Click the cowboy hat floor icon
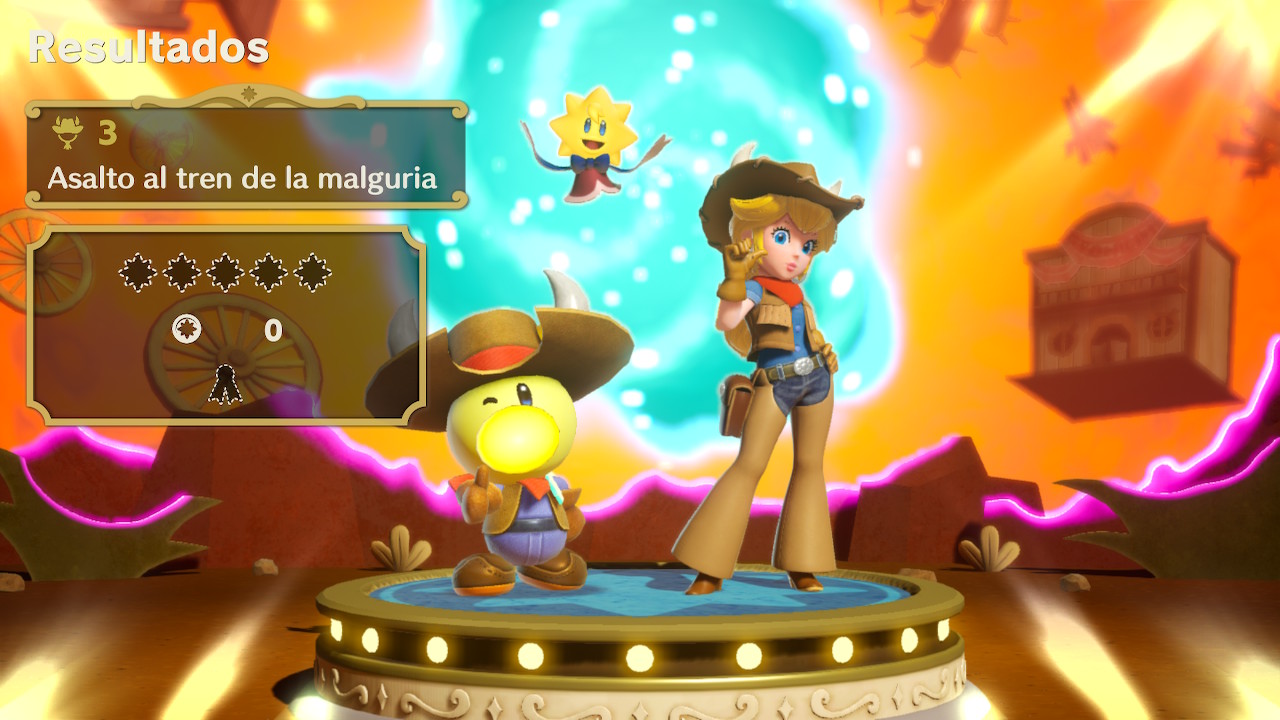 [68, 131]
